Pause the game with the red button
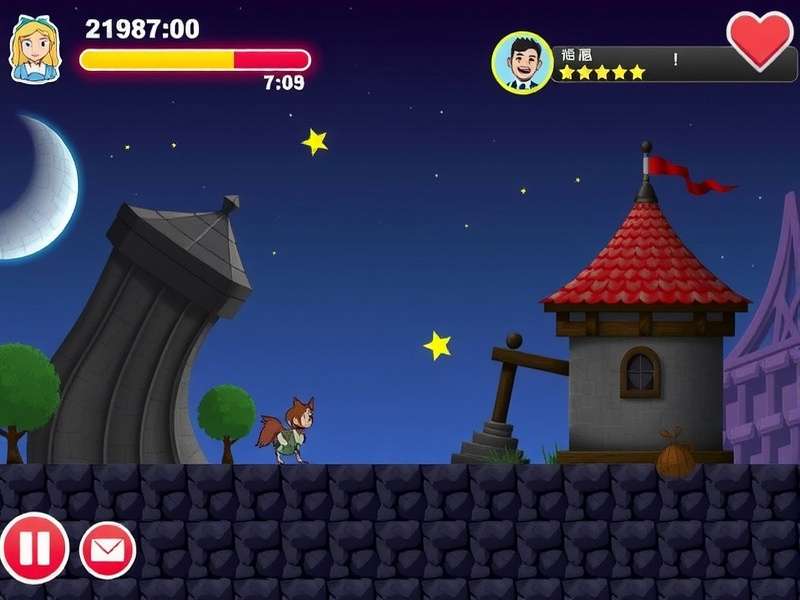 pos(35,548)
